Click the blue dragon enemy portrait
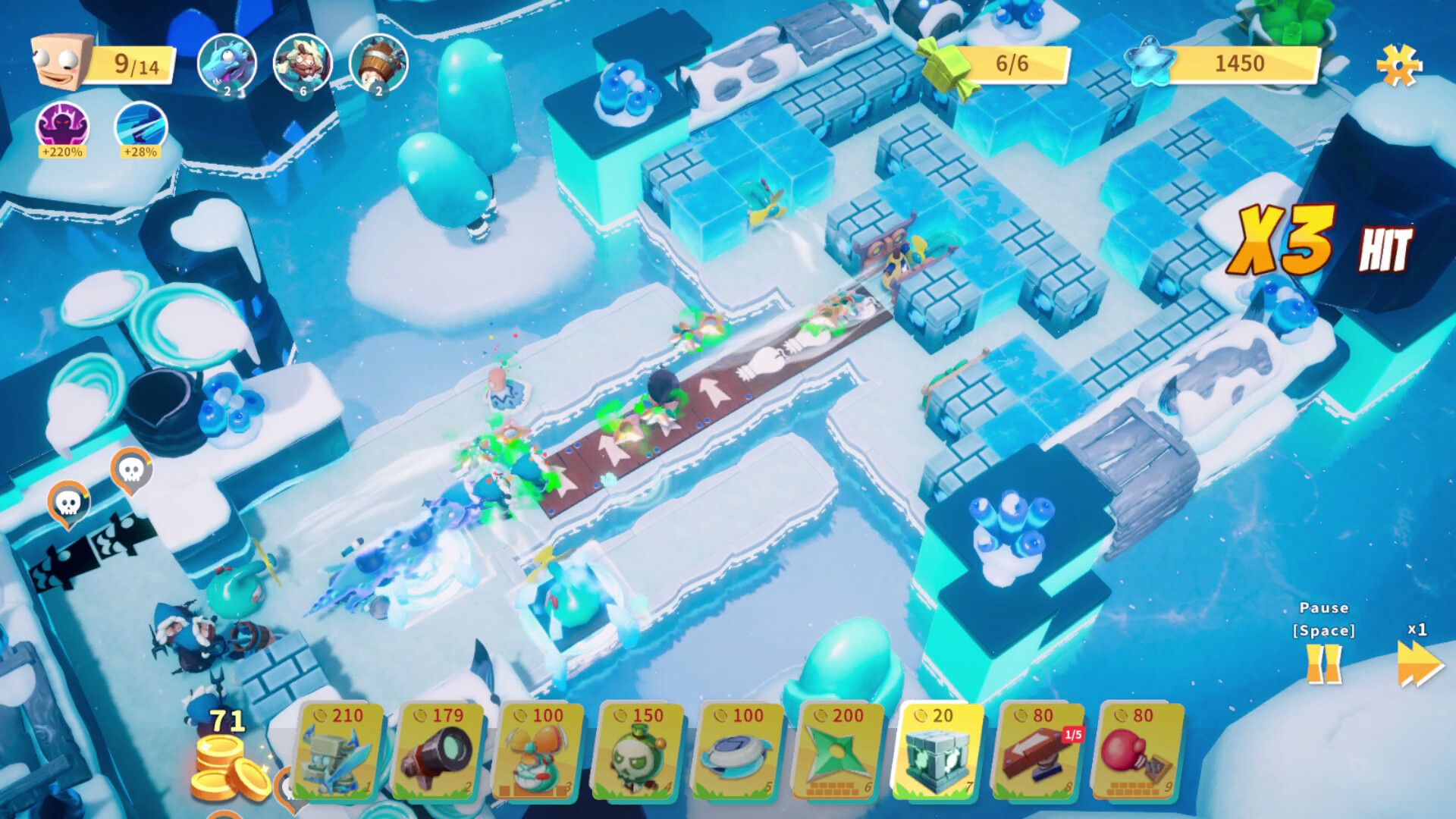The image size is (1456, 819). pyautogui.click(x=227, y=64)
